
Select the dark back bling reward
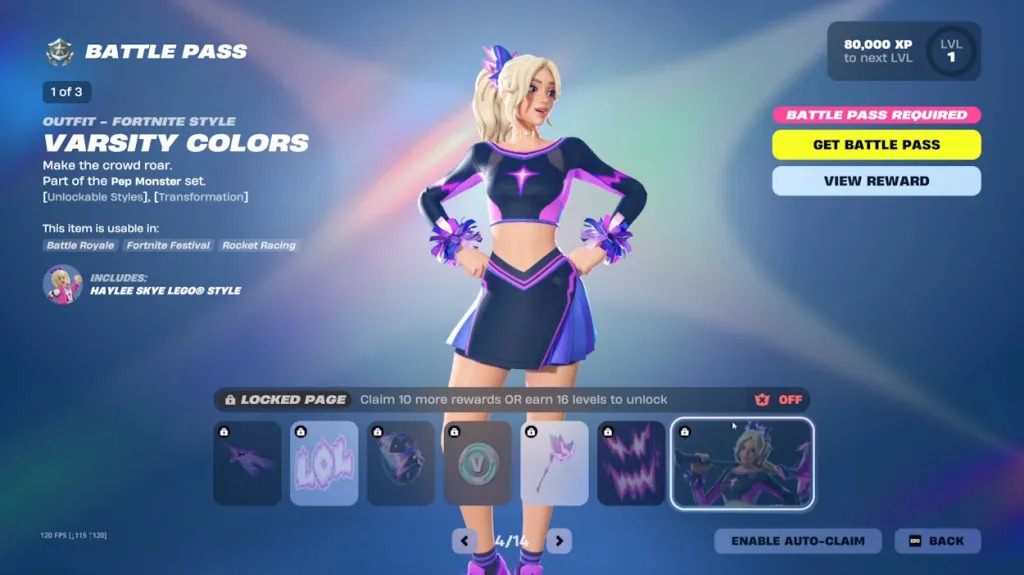[x=401, y=463]
